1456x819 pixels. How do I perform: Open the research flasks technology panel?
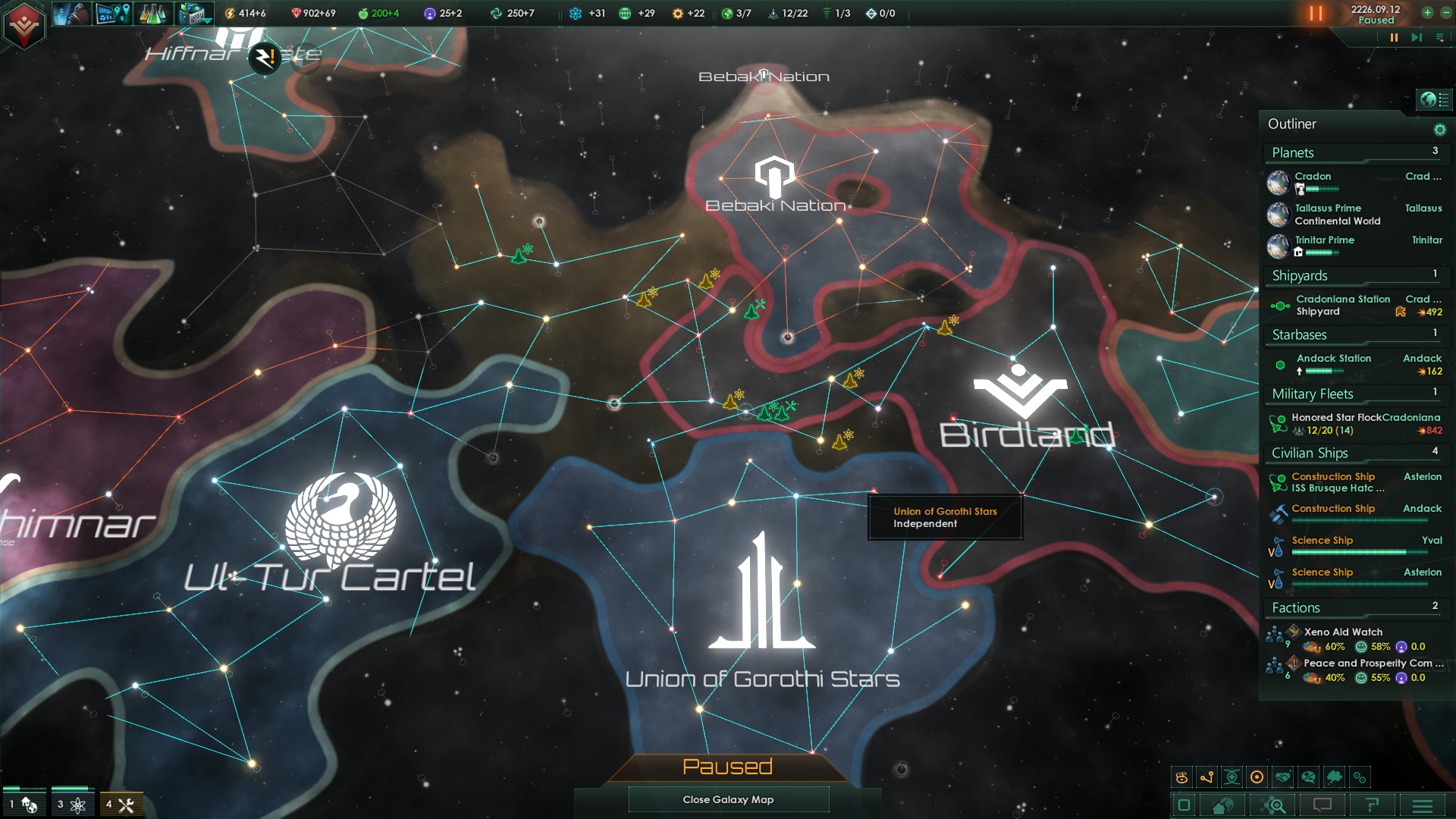point(152,14)
